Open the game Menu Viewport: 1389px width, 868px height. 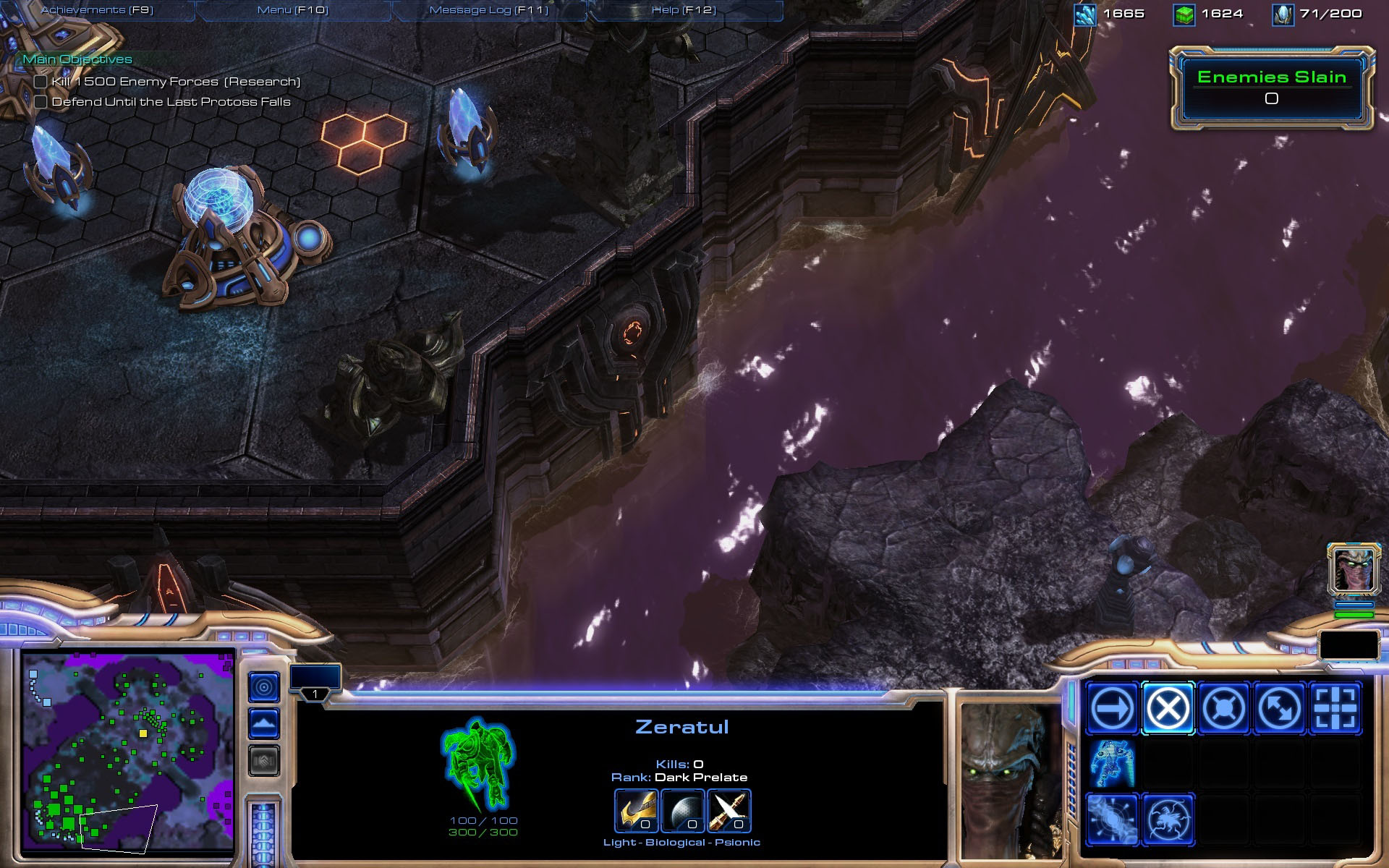pyautogui.click(x=293, y=10)
